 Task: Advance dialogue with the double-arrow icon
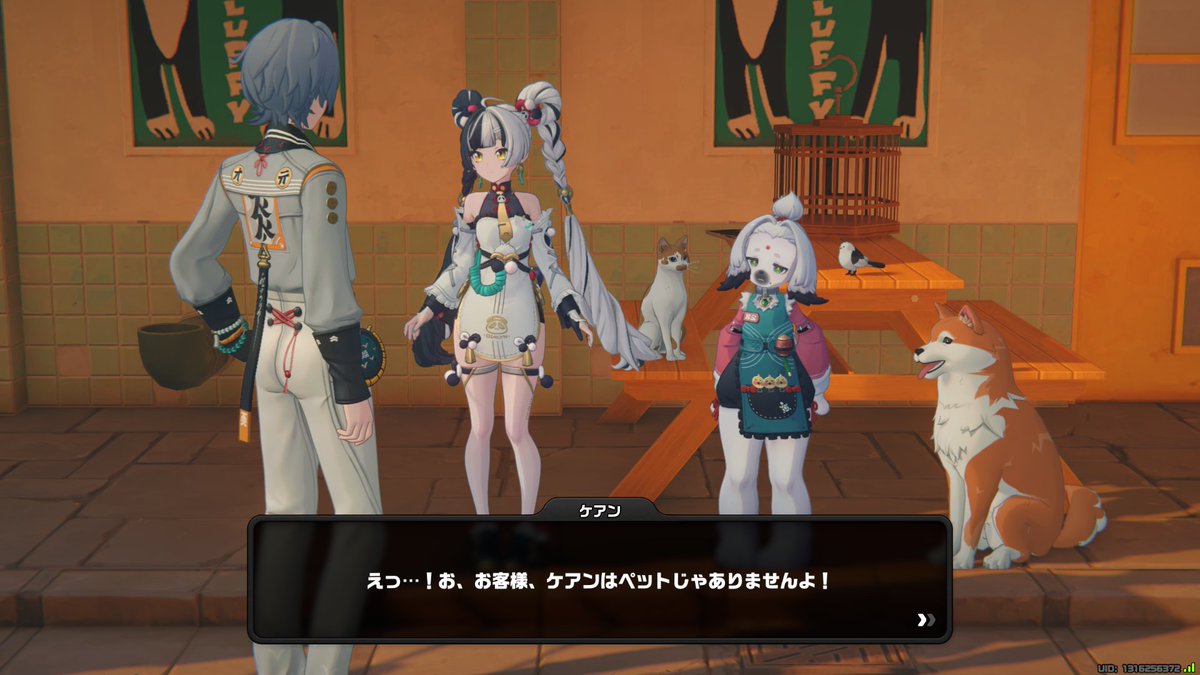click(924, 620)
